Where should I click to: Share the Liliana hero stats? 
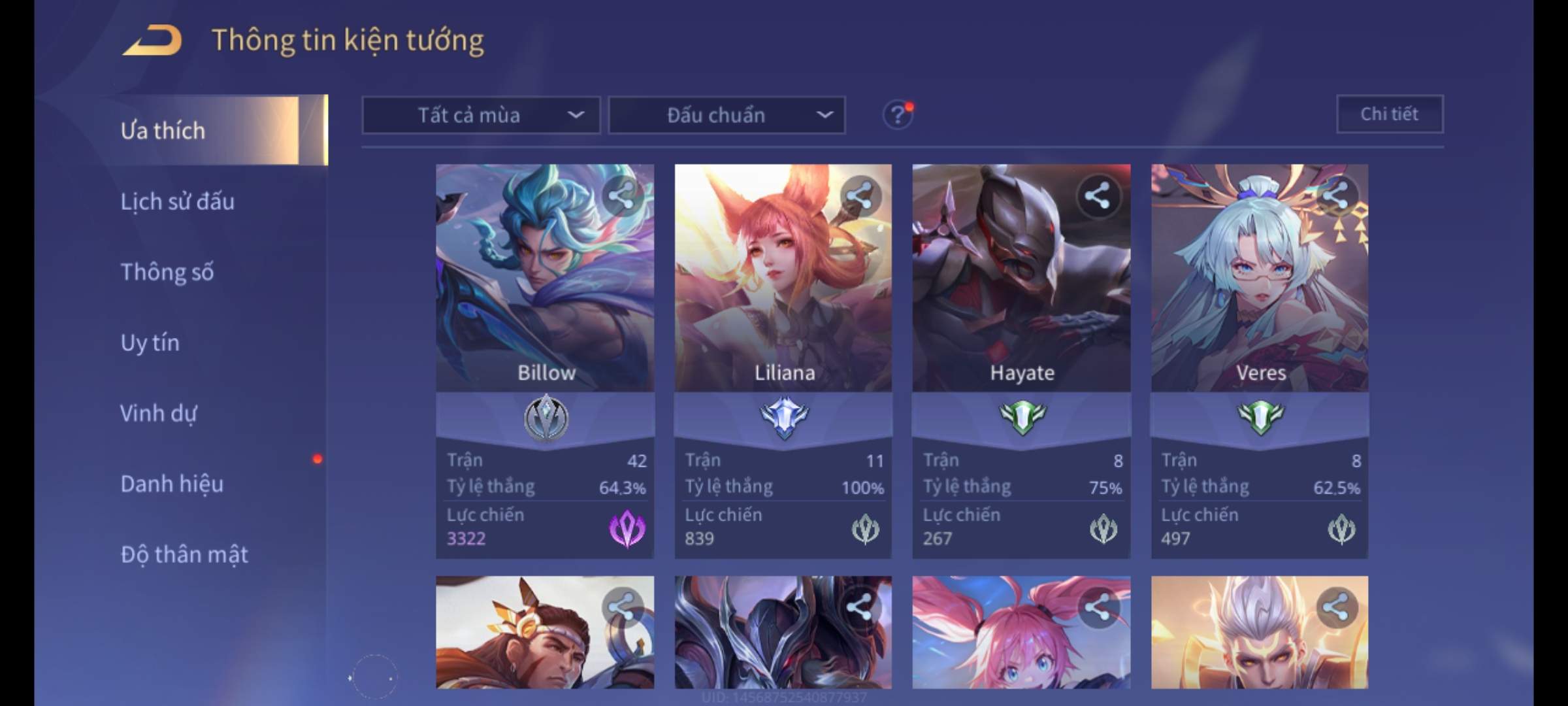point(860,195)
